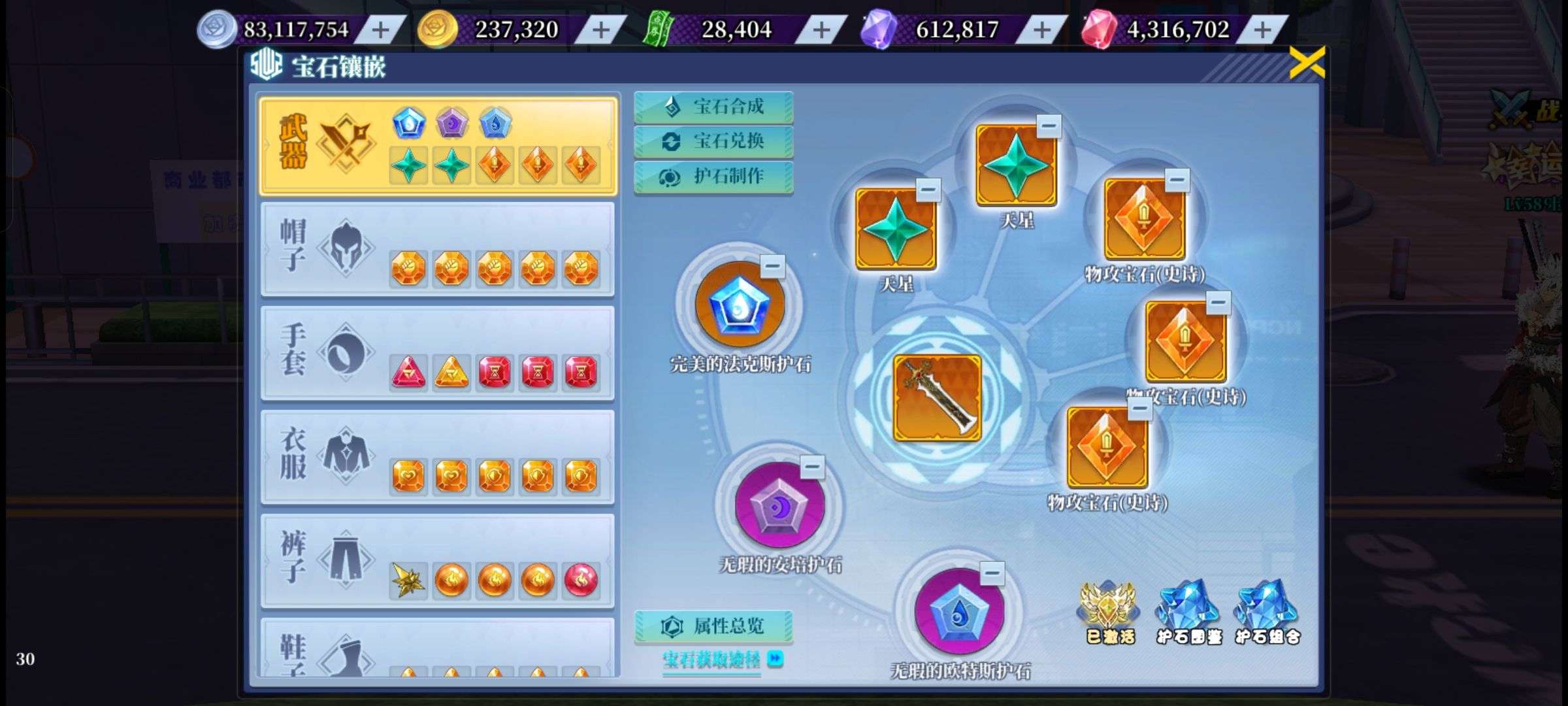Click the central greatsword weapon slot

(x=937, y=397)
